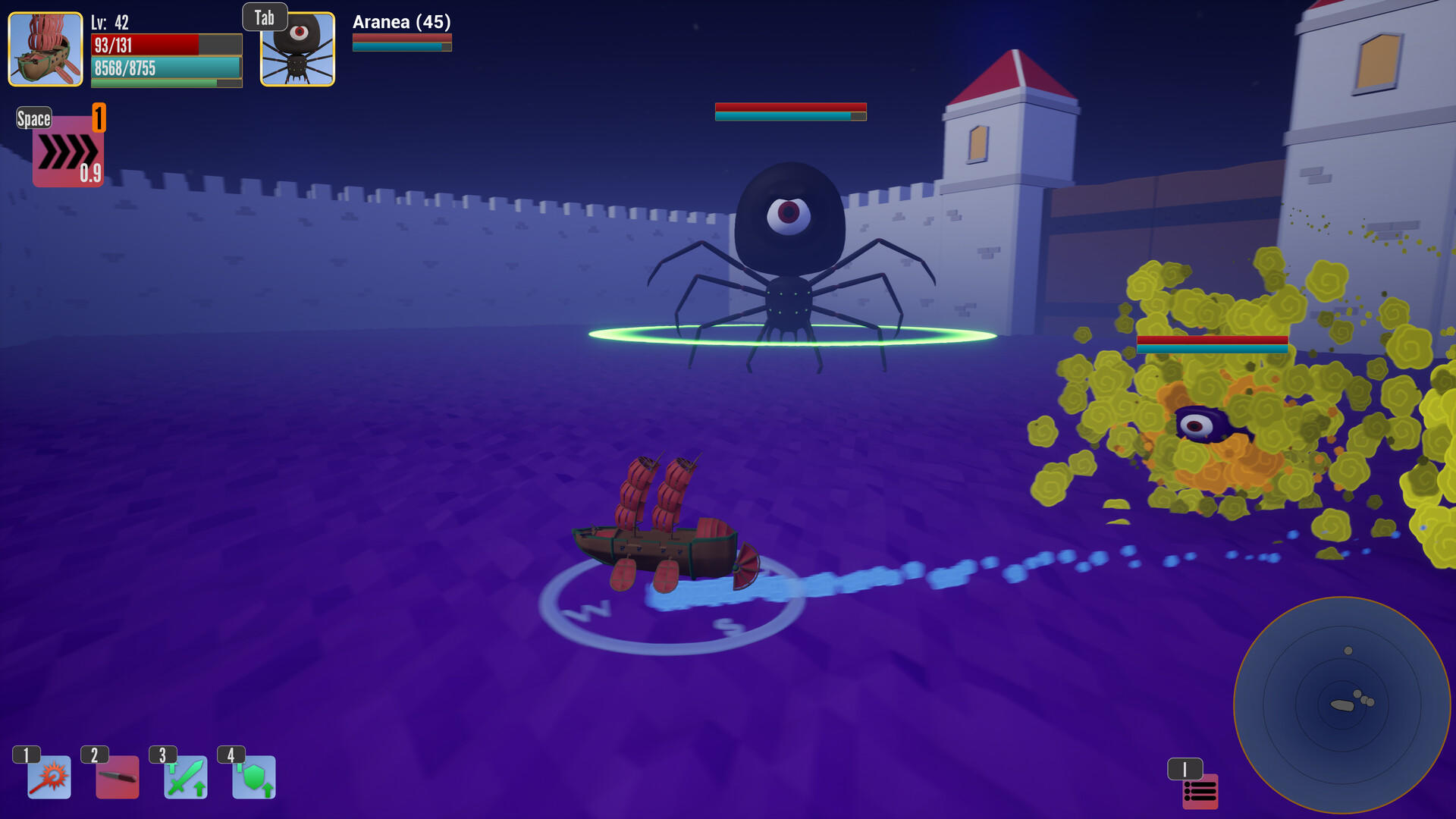Viewport: 1456px width, 819px height.
Task: Click the boss health bar above the spider
Action: pyautogui.click(x=790, y=111)
